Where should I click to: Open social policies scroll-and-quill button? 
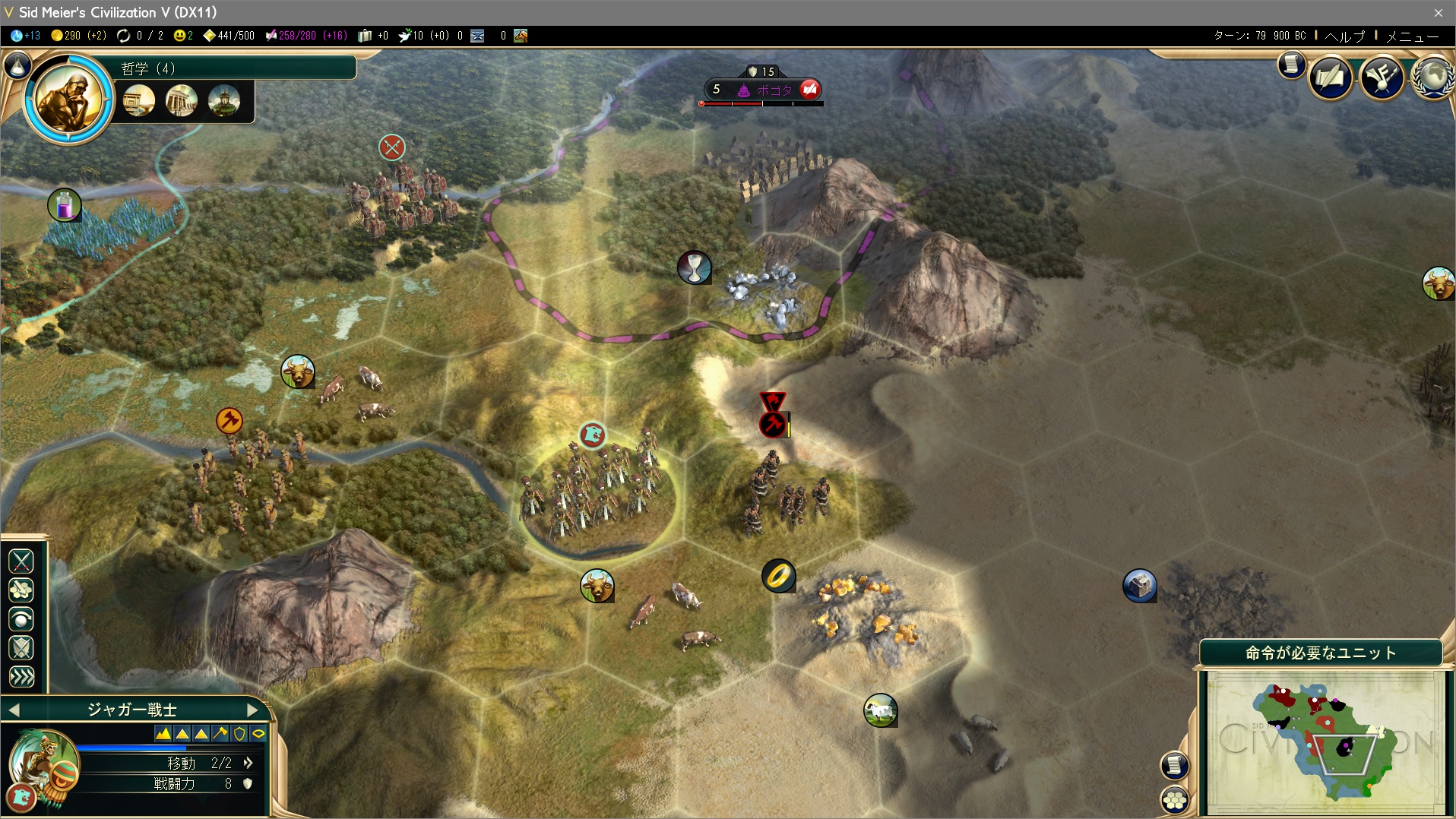click(1330, 77)
